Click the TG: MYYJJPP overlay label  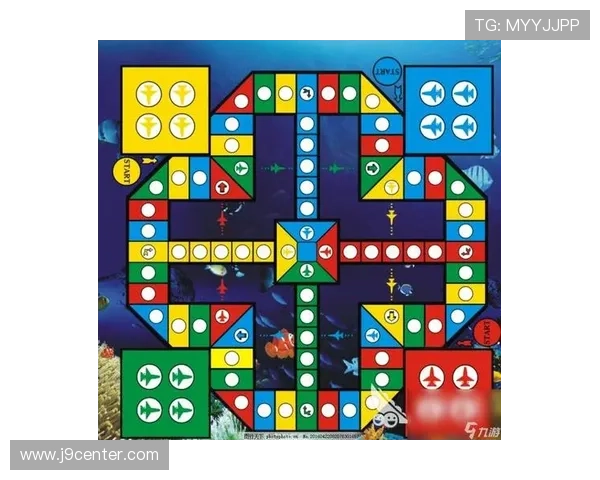[x=527, y=24]
